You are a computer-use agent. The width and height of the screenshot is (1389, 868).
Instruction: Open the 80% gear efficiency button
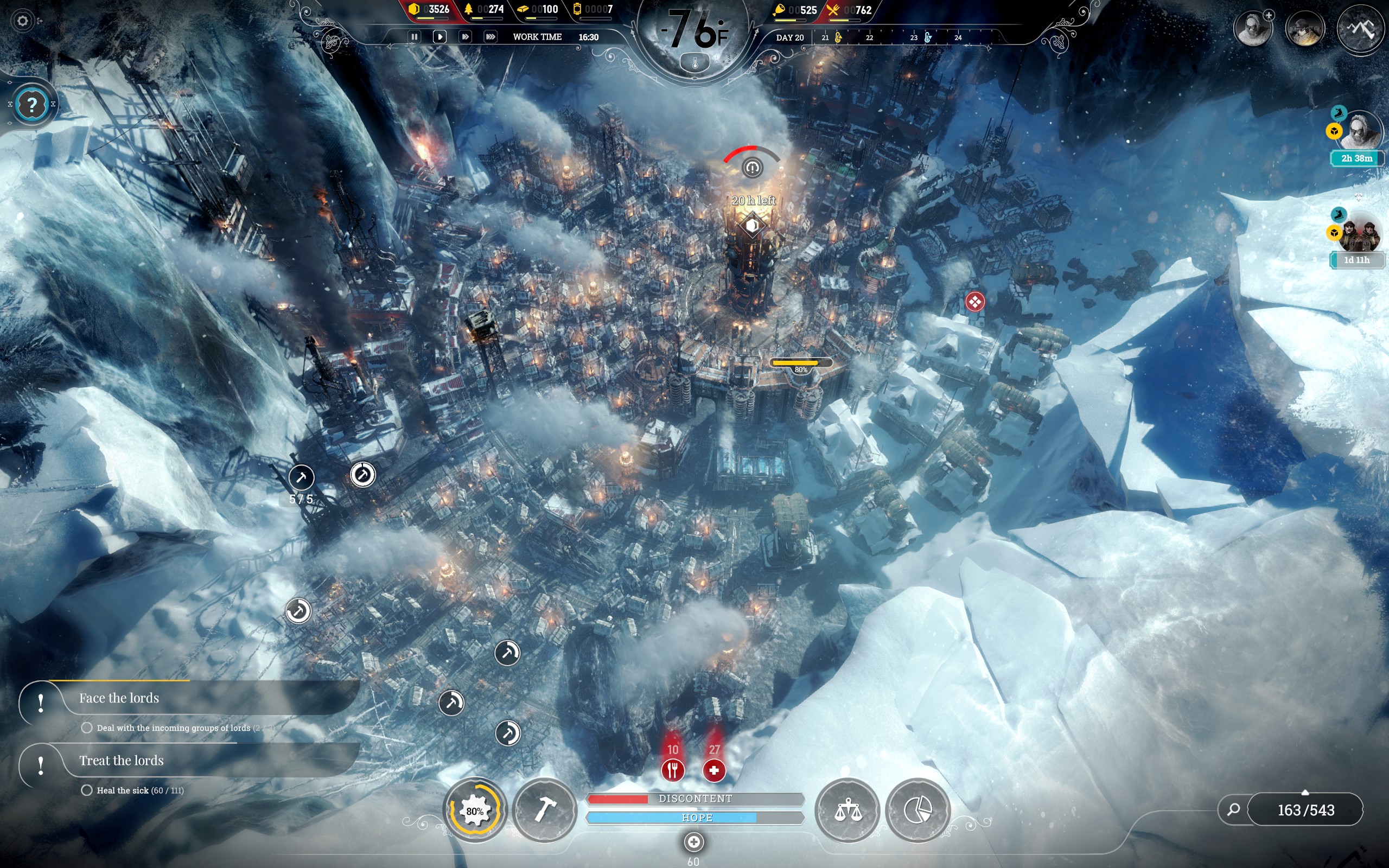tap(475, 810)
